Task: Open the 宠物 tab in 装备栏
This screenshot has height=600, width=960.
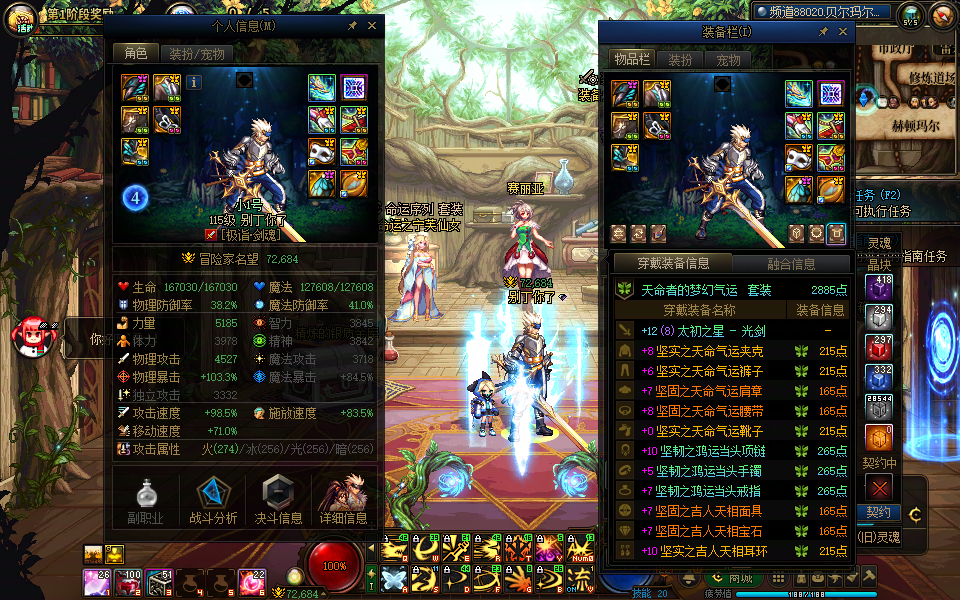Action: [728, 60]
